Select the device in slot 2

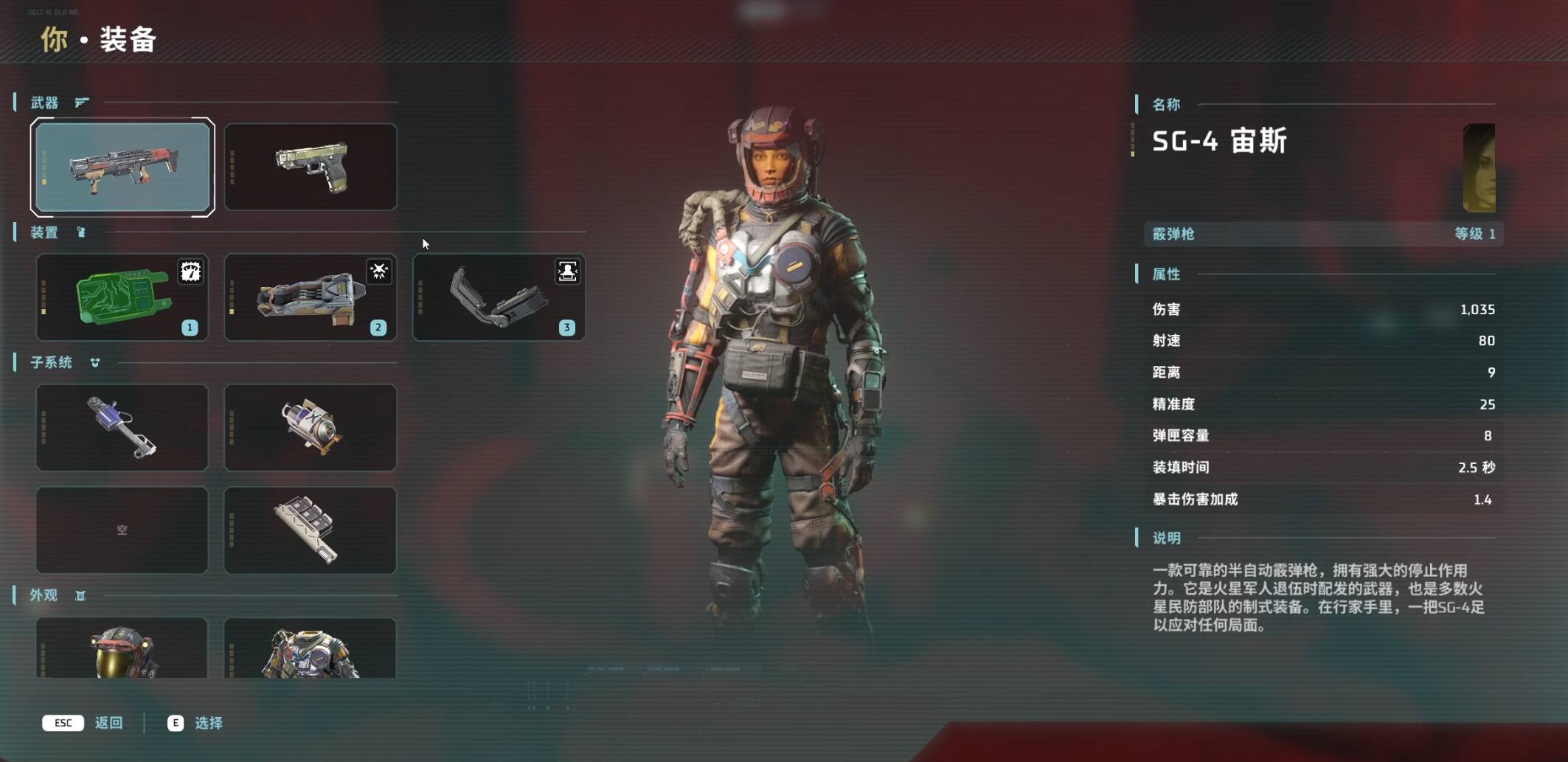[311, 297]
